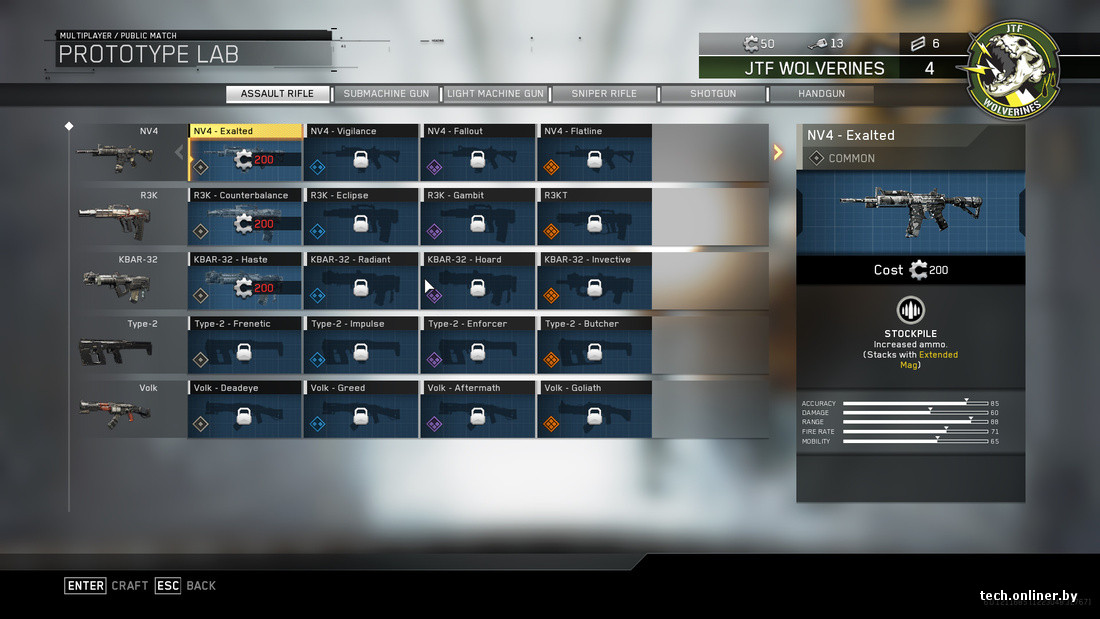Select the NV4 - Exalted prototype tile
The width and height of the screenshot is (1100, 619).
[x=245, y=153]
